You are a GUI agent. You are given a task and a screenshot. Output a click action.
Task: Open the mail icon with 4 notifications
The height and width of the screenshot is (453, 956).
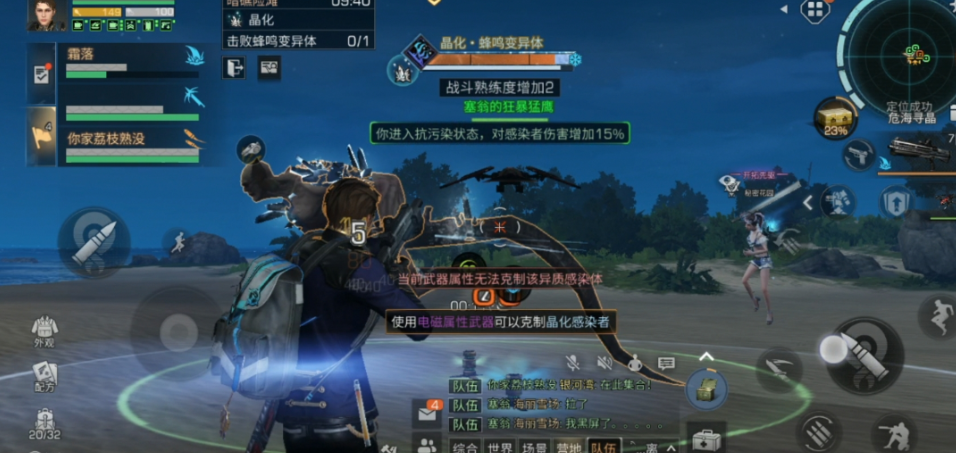pyautogui.click(x=427, y=412)
